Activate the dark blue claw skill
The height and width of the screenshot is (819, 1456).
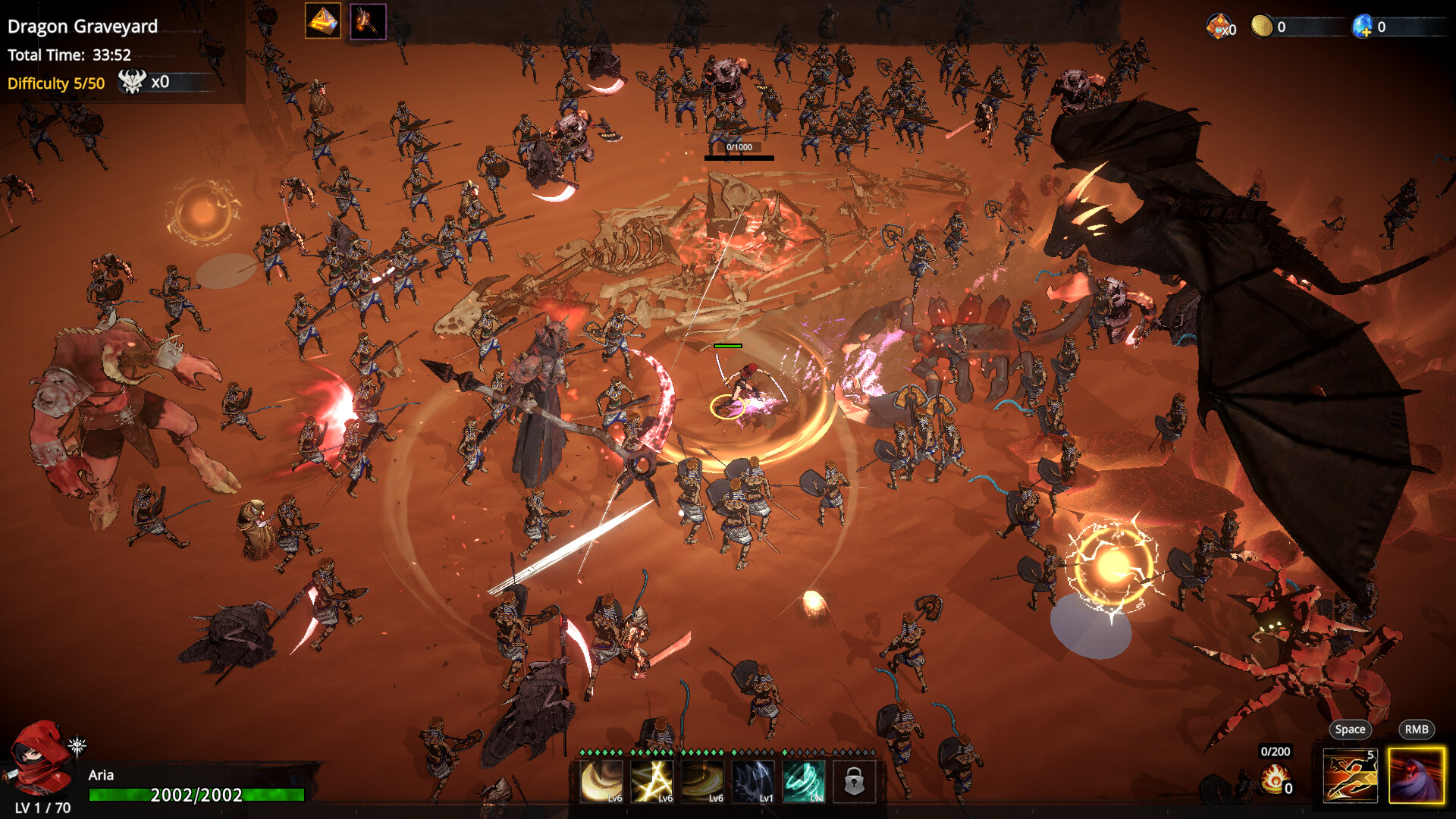coord(754,781)
